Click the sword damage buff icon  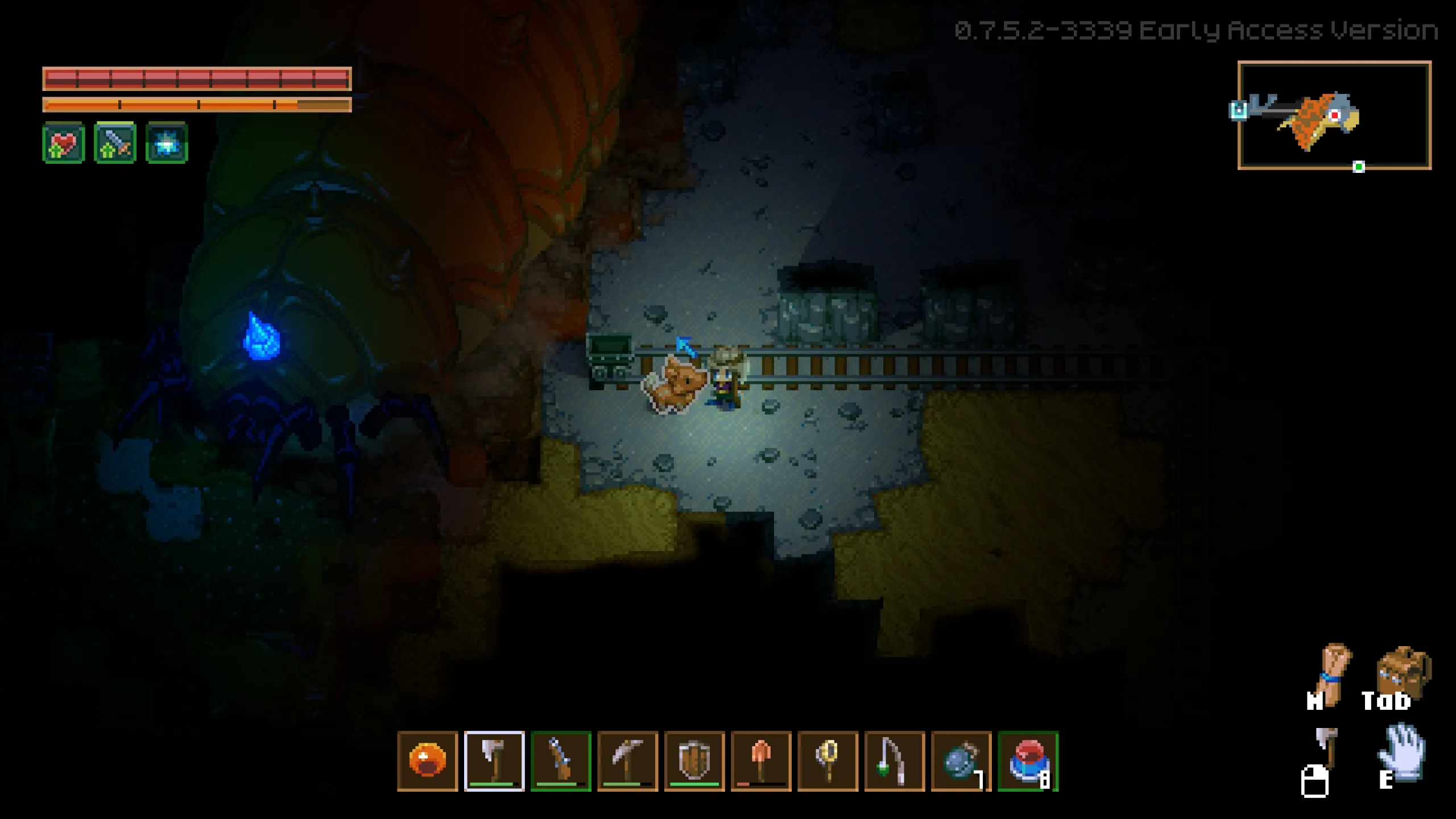[114, 142]
